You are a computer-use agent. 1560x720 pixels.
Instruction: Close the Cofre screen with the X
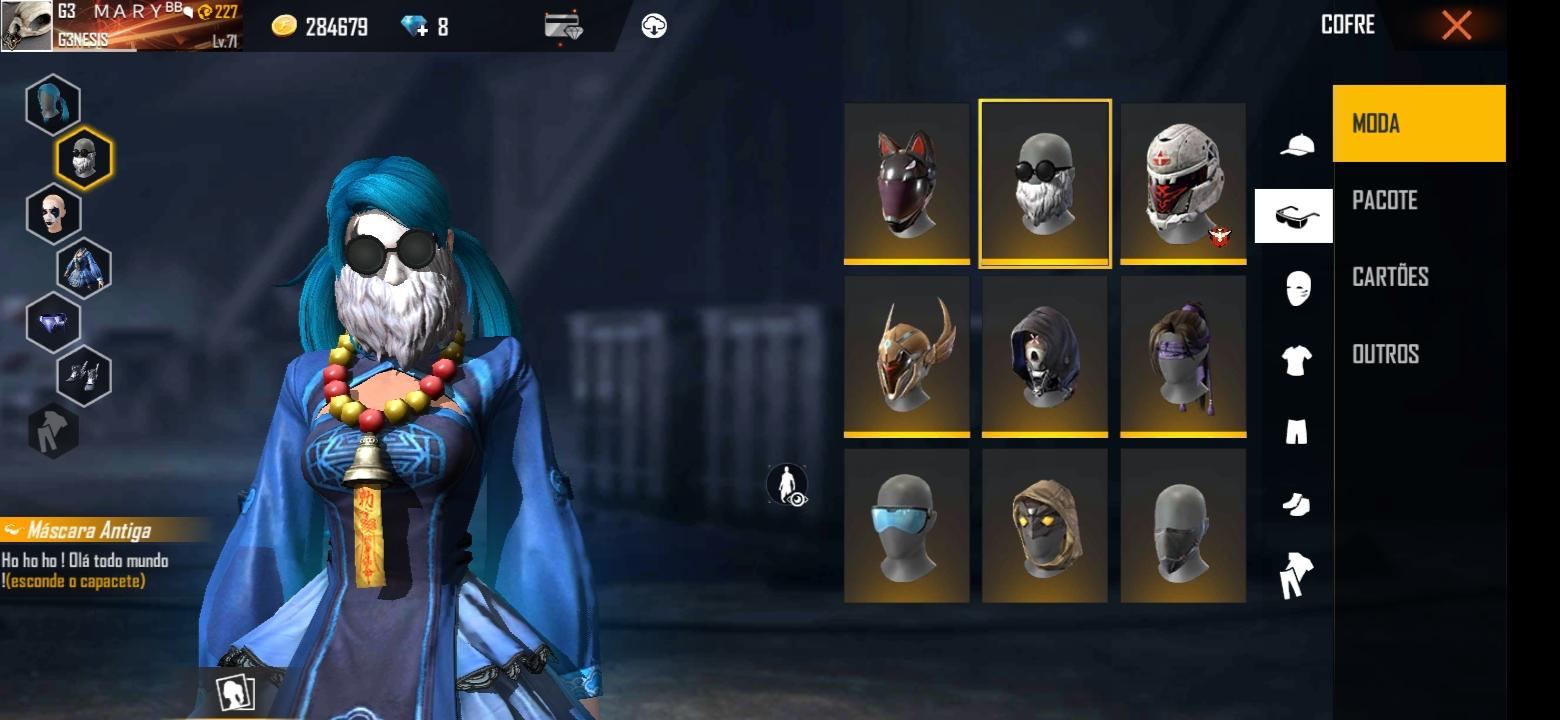[1456, 25]
